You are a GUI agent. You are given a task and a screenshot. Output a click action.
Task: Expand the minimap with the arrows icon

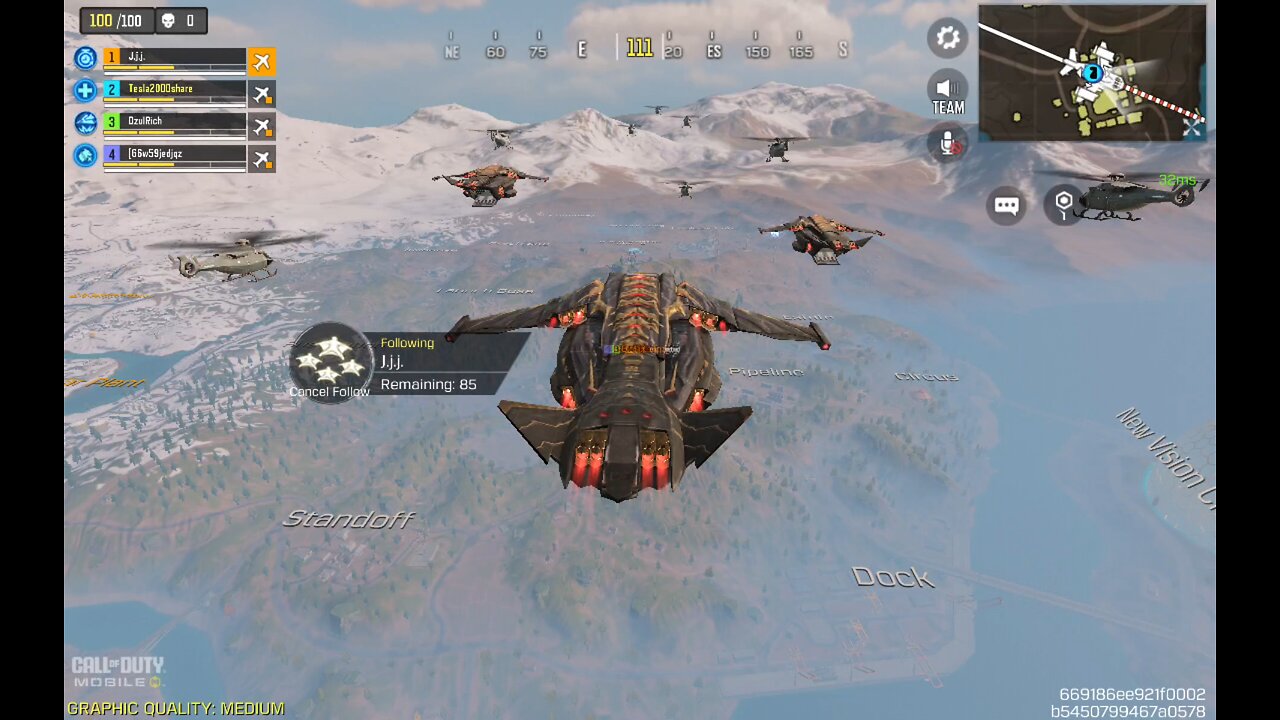tap(1192, 129)
